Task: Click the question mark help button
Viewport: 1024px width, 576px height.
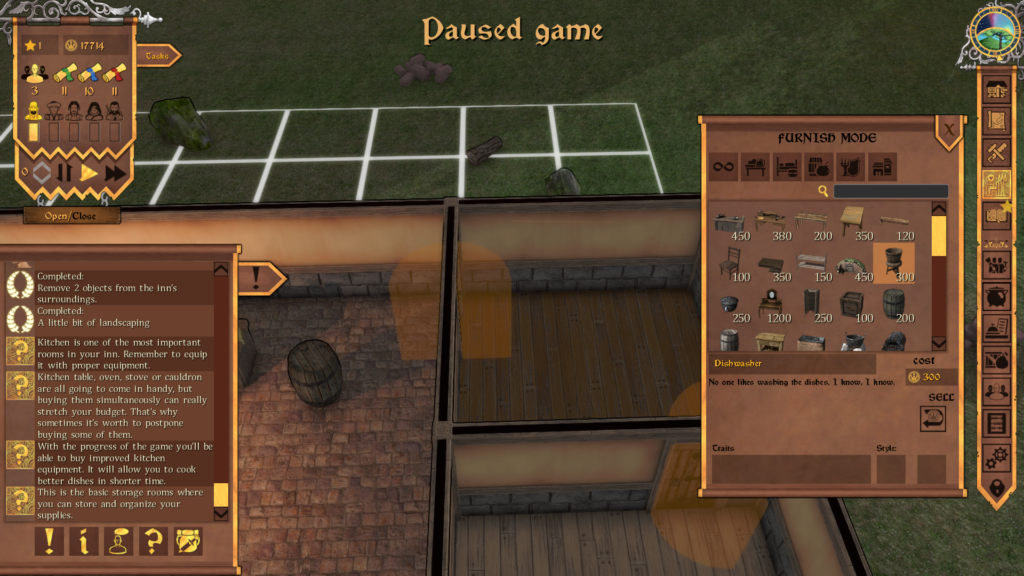Action: pos(153,541)
